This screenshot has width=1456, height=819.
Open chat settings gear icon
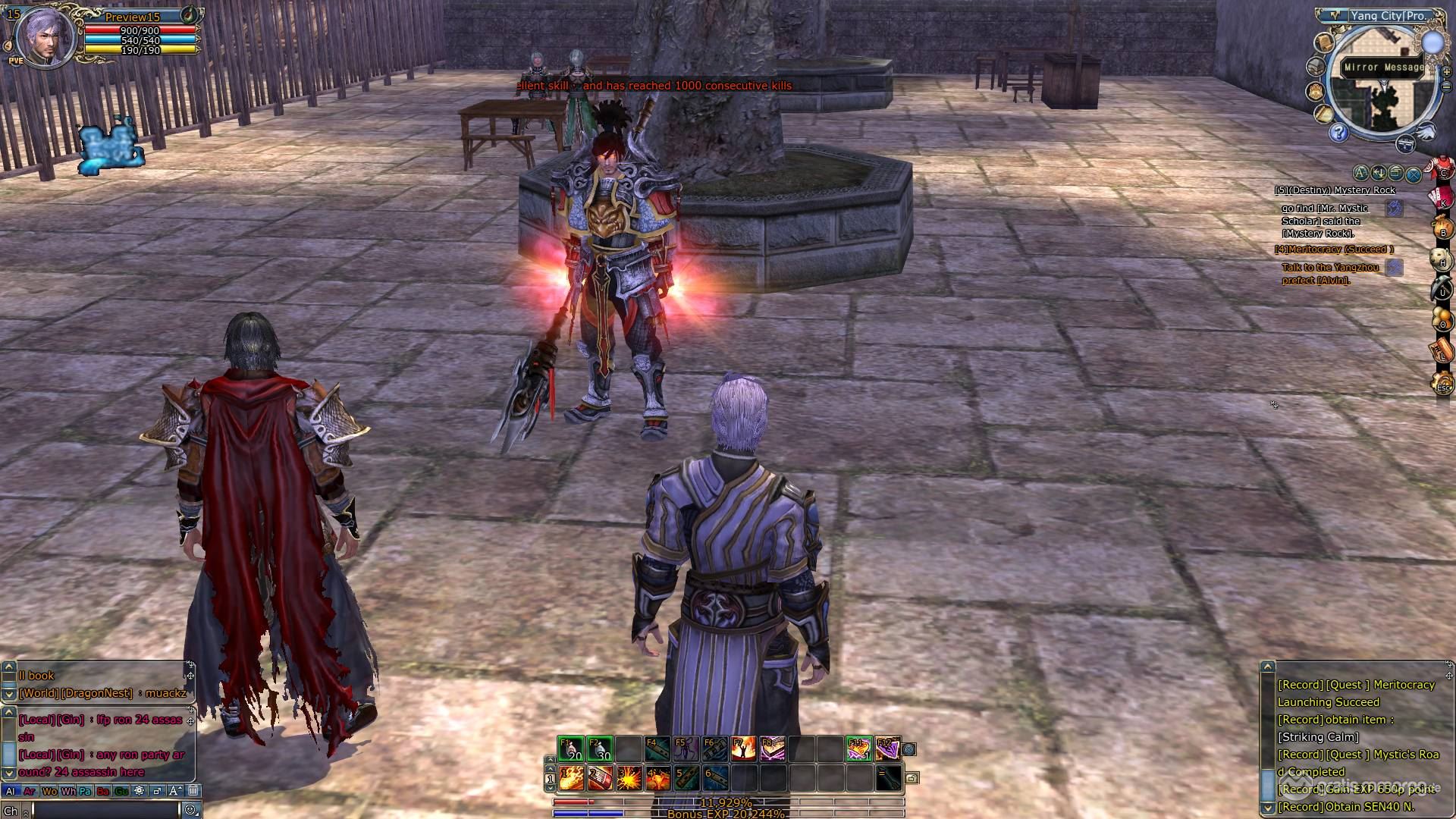pyautogui.click(x=139, y=791)
